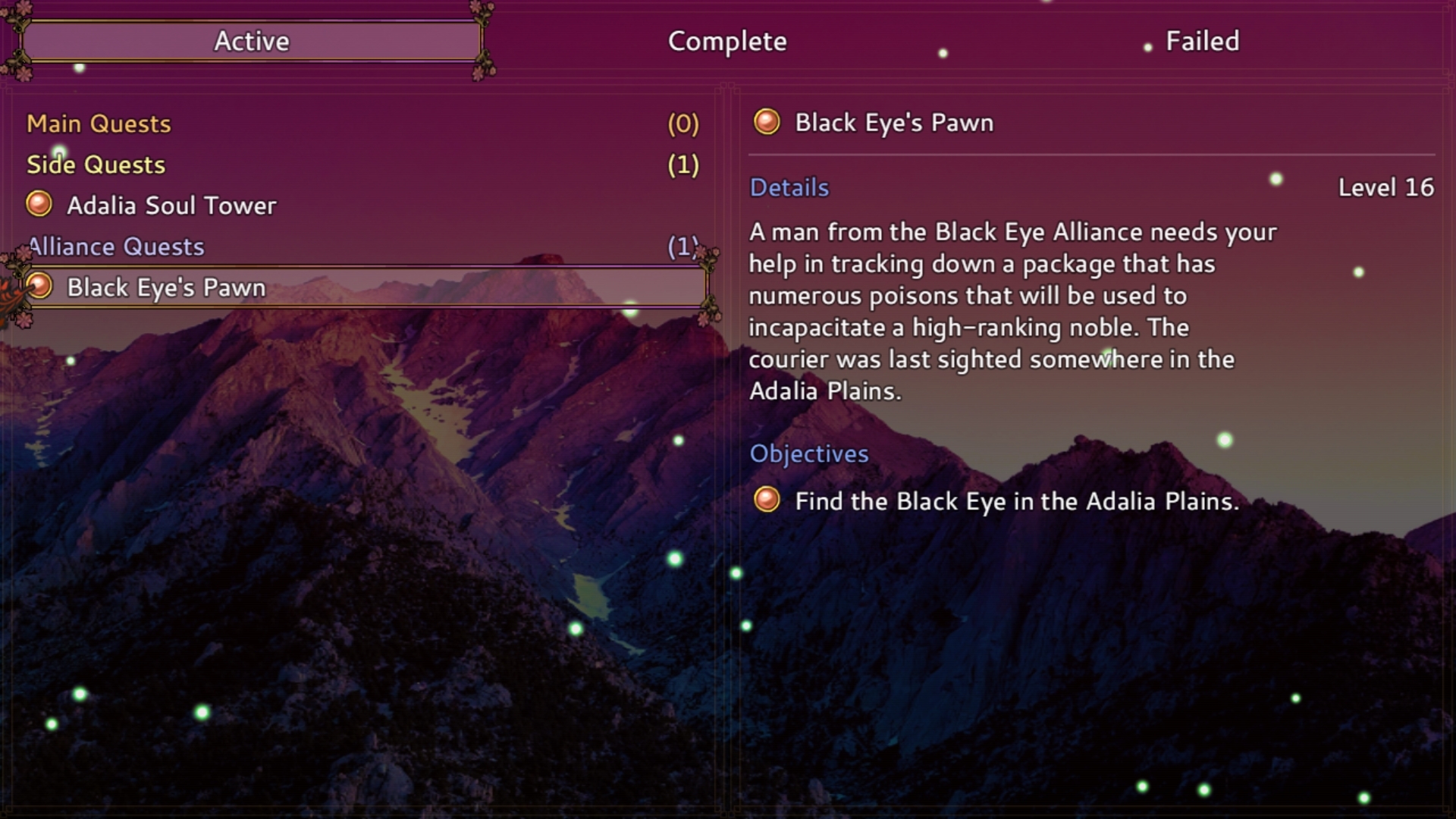Click the Level 16 label
Screen dimensions: 1456x819
(1385, 188)
